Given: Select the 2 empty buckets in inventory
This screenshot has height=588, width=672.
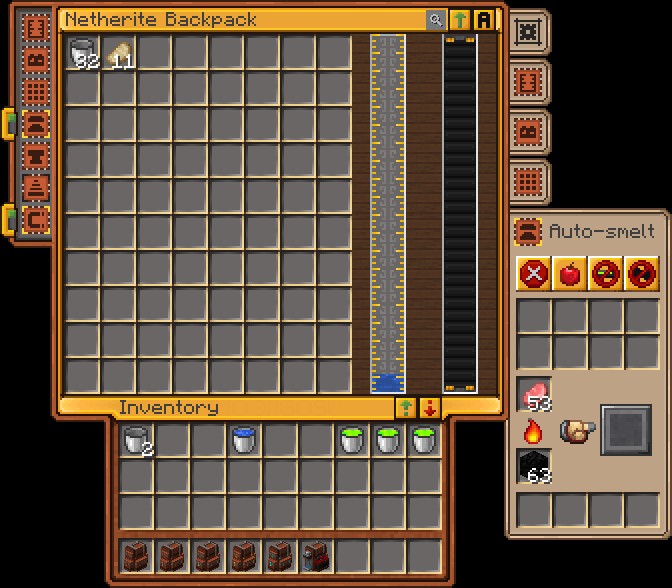Looking at the screenshot, I should [136, 440].
